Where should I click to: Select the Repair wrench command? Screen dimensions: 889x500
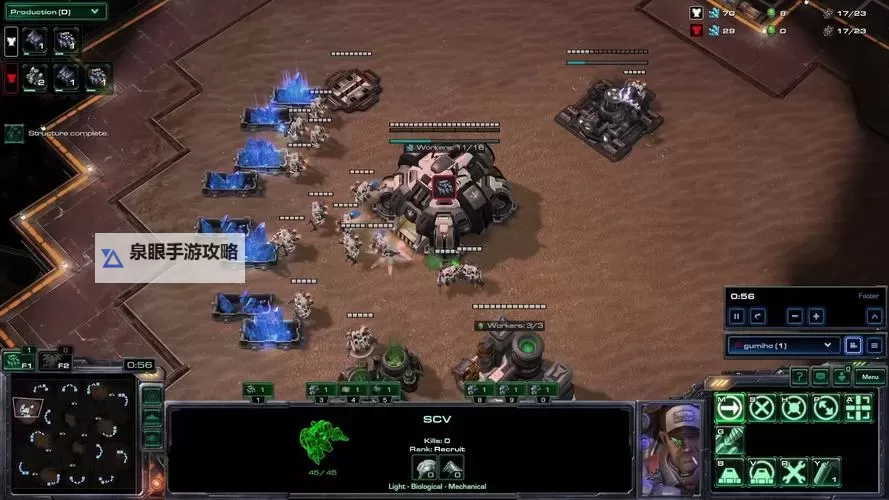point(795,470)
